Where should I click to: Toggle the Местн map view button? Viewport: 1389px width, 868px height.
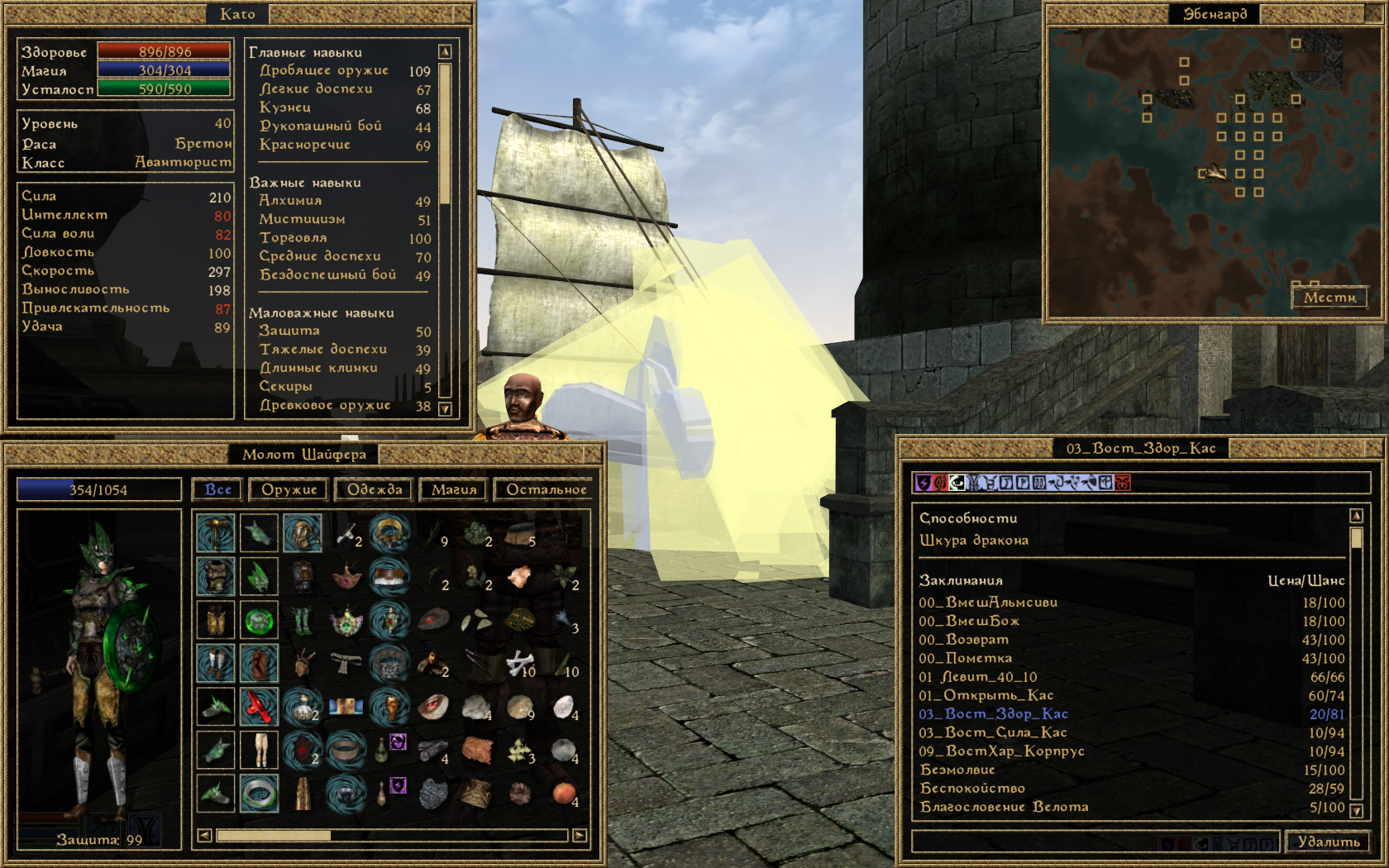(1329, 297)
